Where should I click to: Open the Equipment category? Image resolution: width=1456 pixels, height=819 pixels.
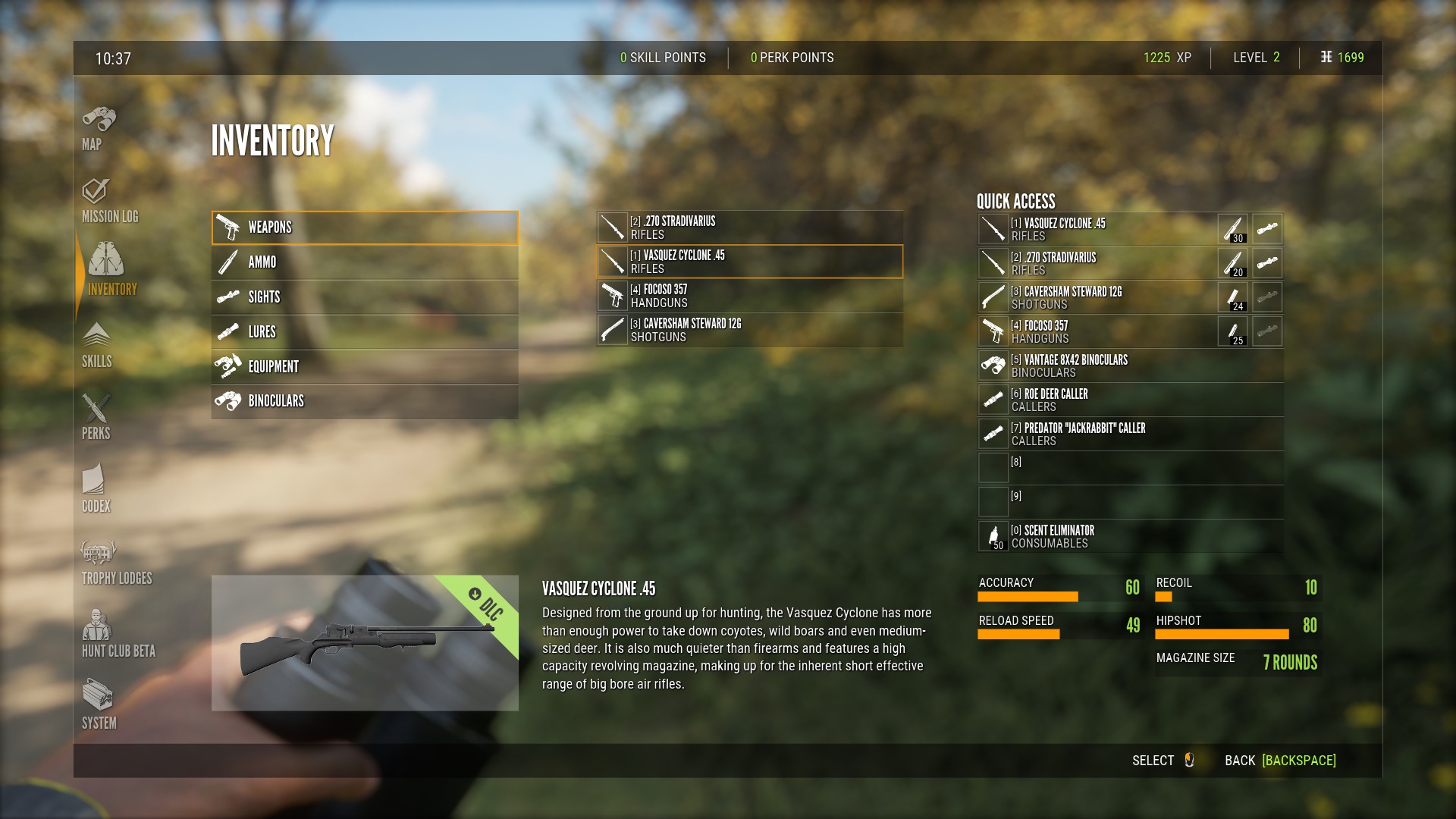[x=365, y=367]
